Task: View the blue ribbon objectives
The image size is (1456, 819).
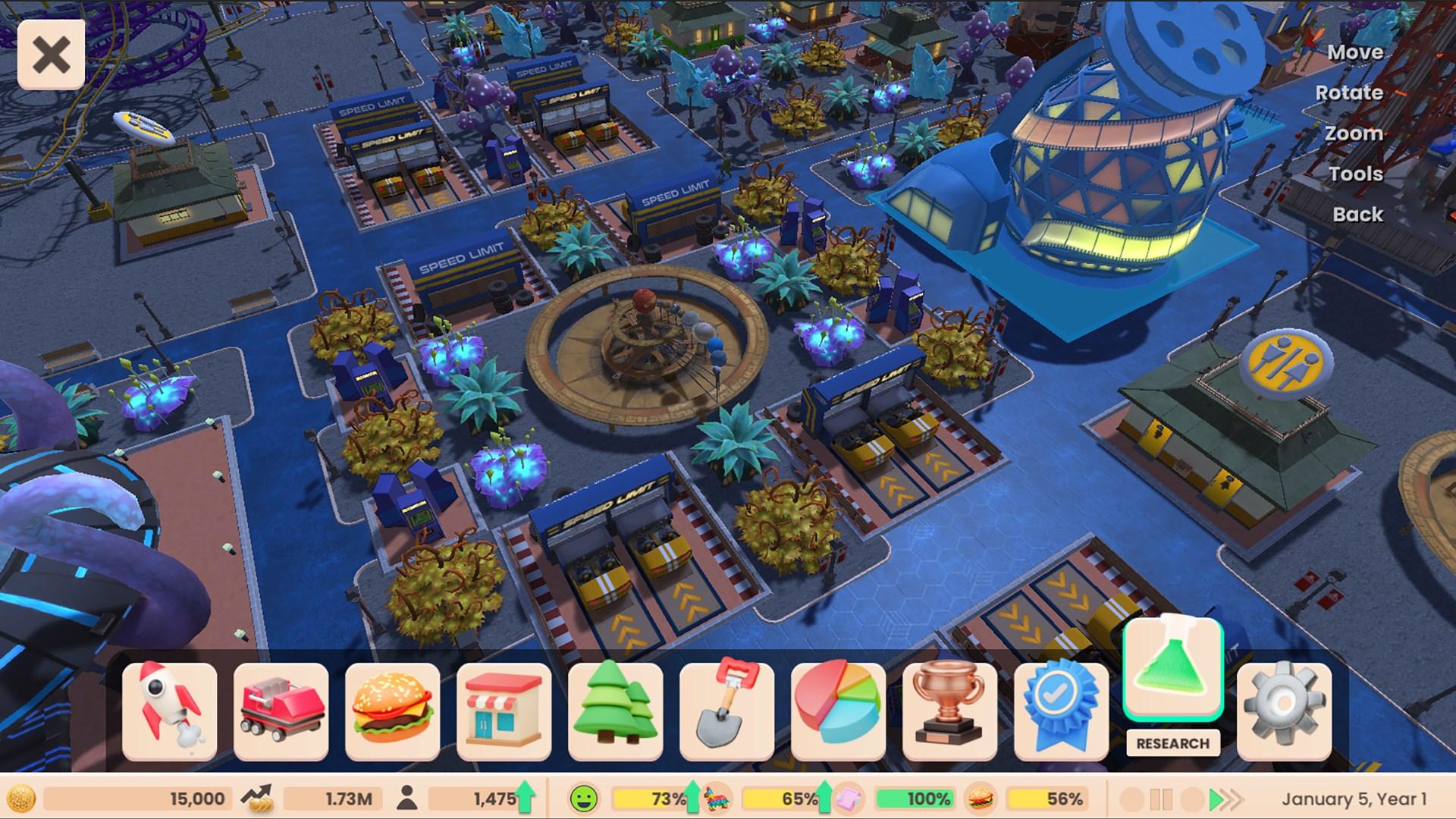Action: pyautogui.click(x=1061, y=711)
